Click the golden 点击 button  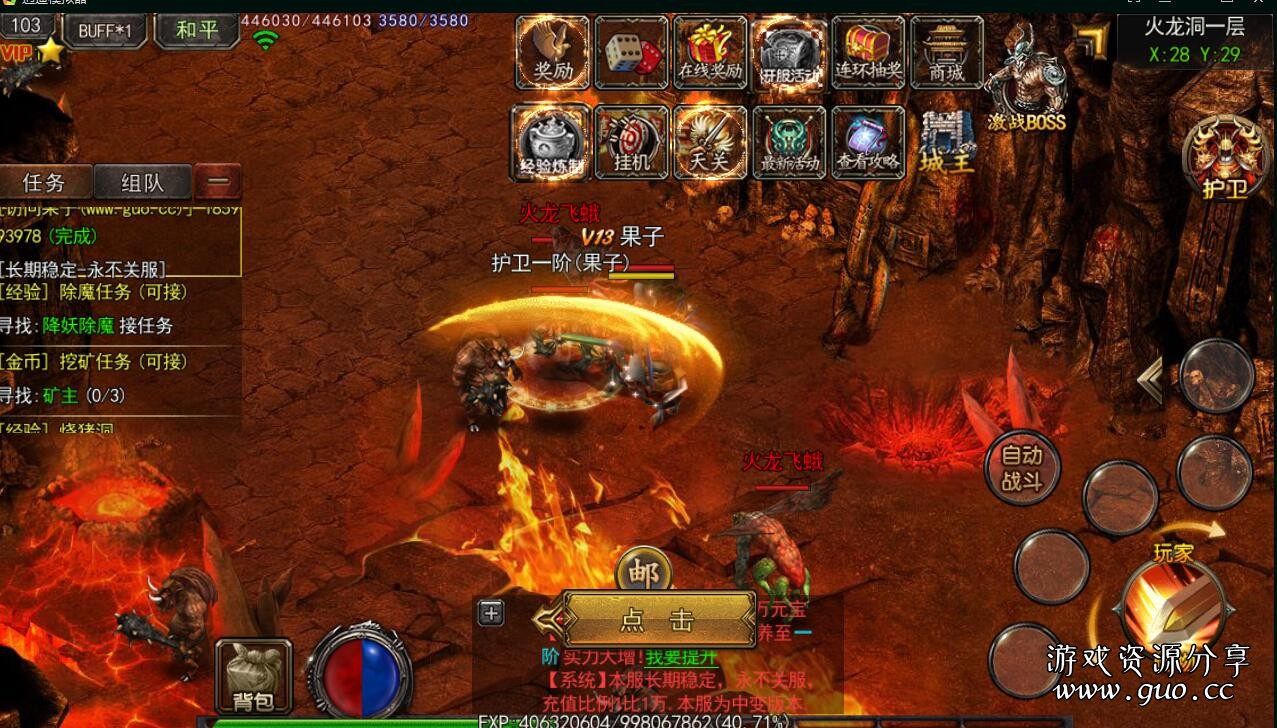[657, 620]
